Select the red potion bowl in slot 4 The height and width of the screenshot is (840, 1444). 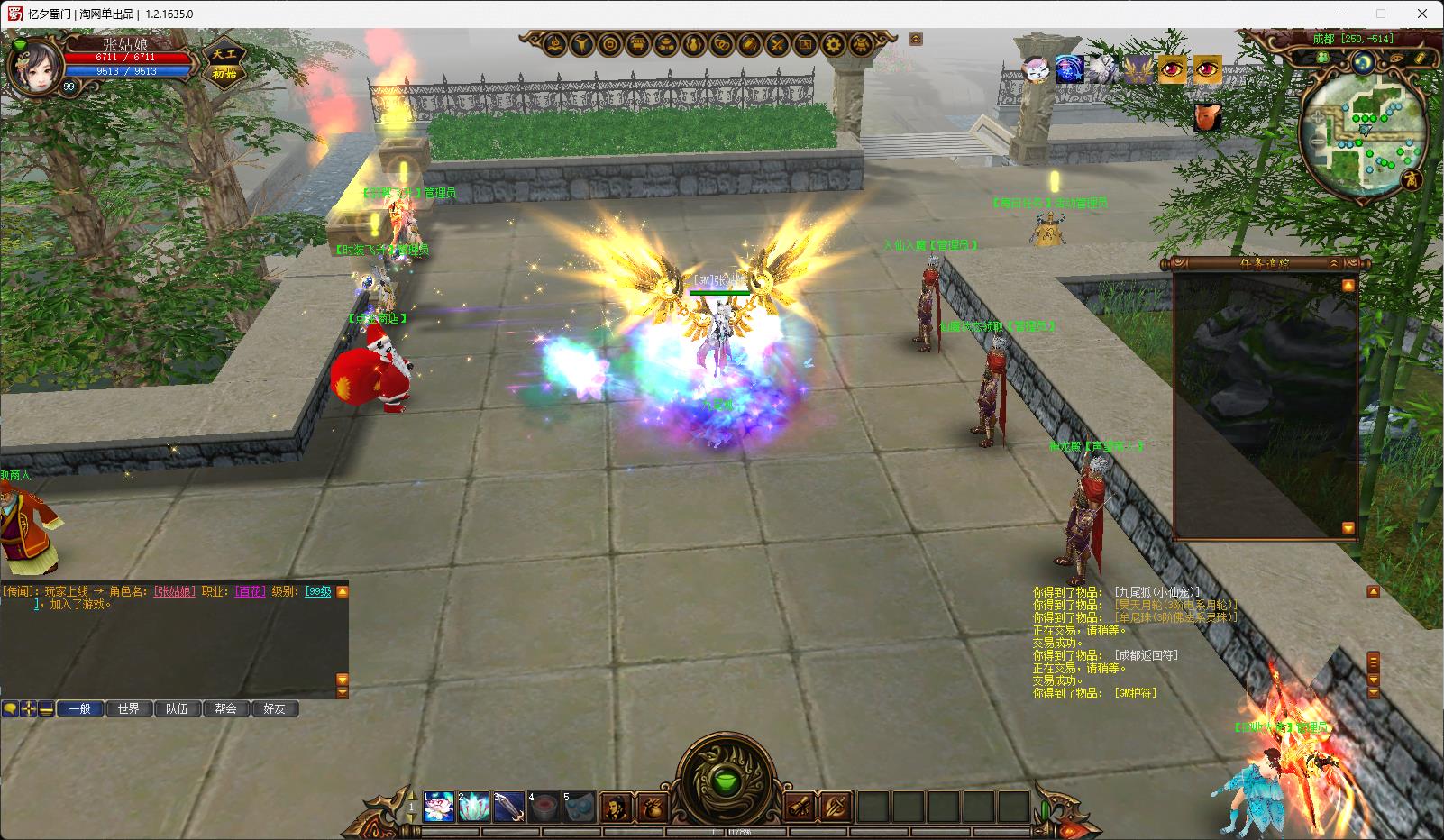pyautogui.click(x=544, y=806)
